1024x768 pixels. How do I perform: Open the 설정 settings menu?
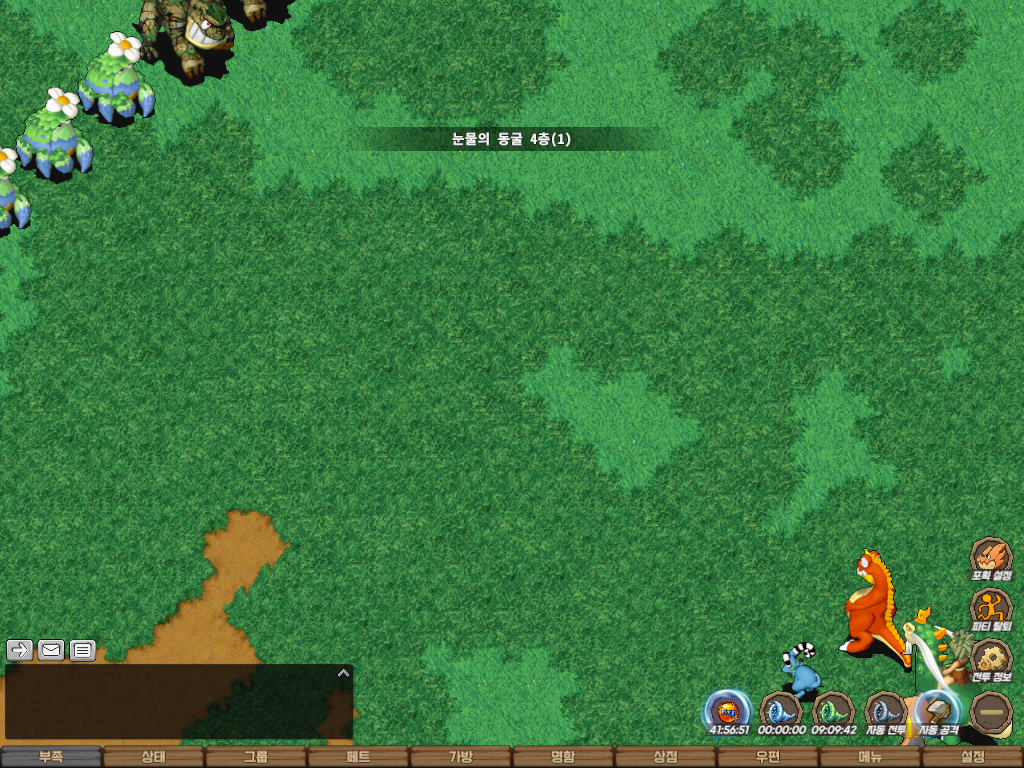pyautogui.click(x=972, y=757)
